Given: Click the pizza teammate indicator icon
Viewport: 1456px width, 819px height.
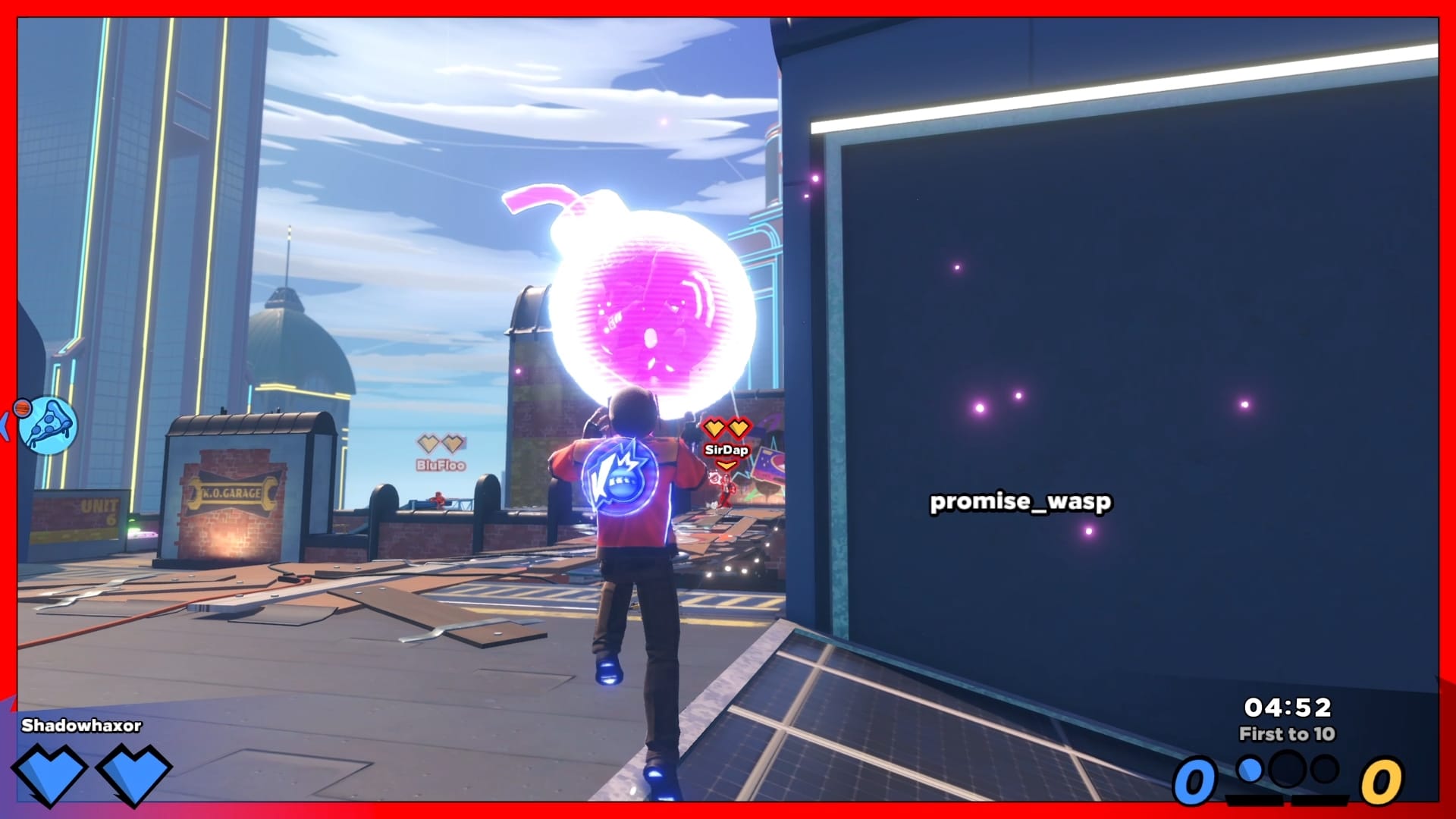Looking at the screenshot, I should [x=46, y=423].
